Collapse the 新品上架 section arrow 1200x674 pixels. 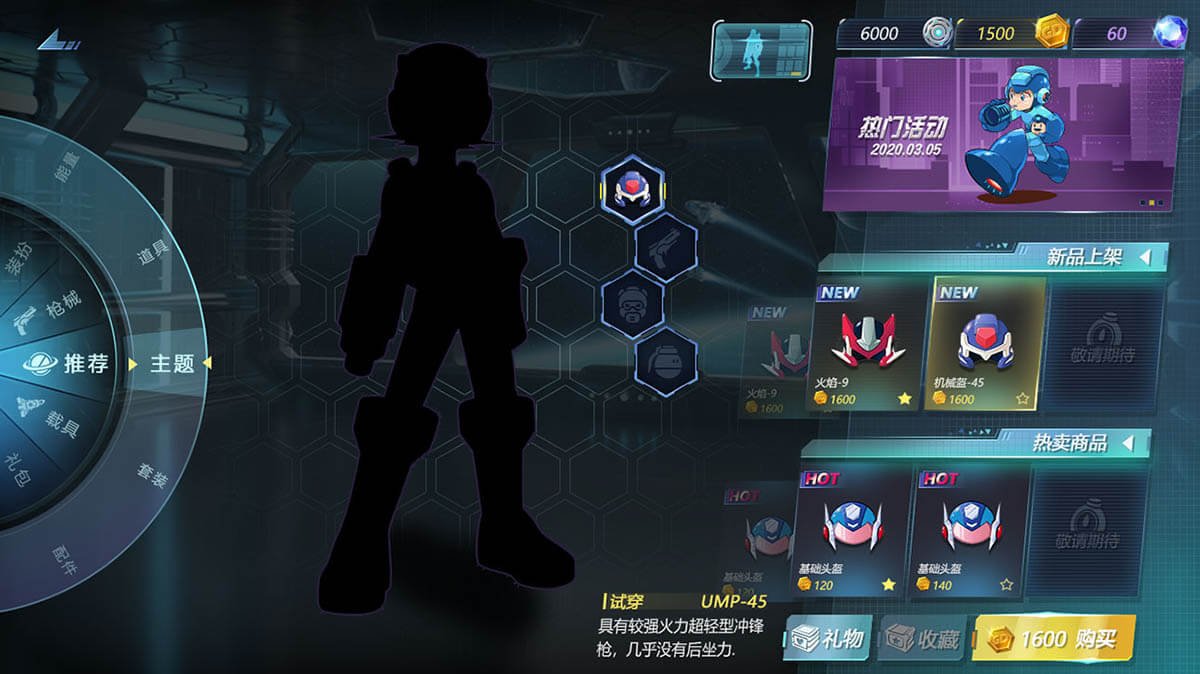click(x=1144, y=258)
